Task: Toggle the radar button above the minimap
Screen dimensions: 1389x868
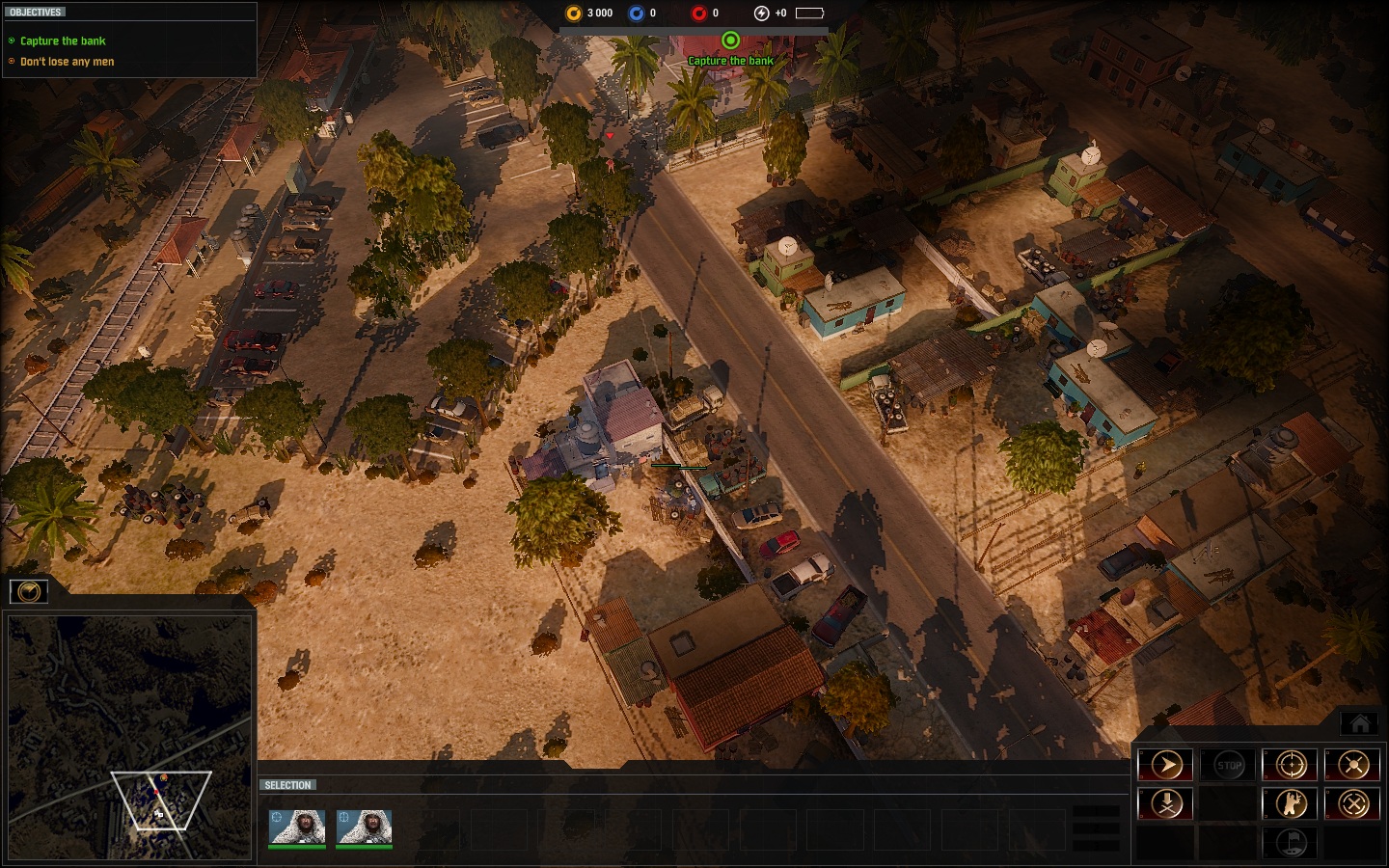Action: [29, 591]
